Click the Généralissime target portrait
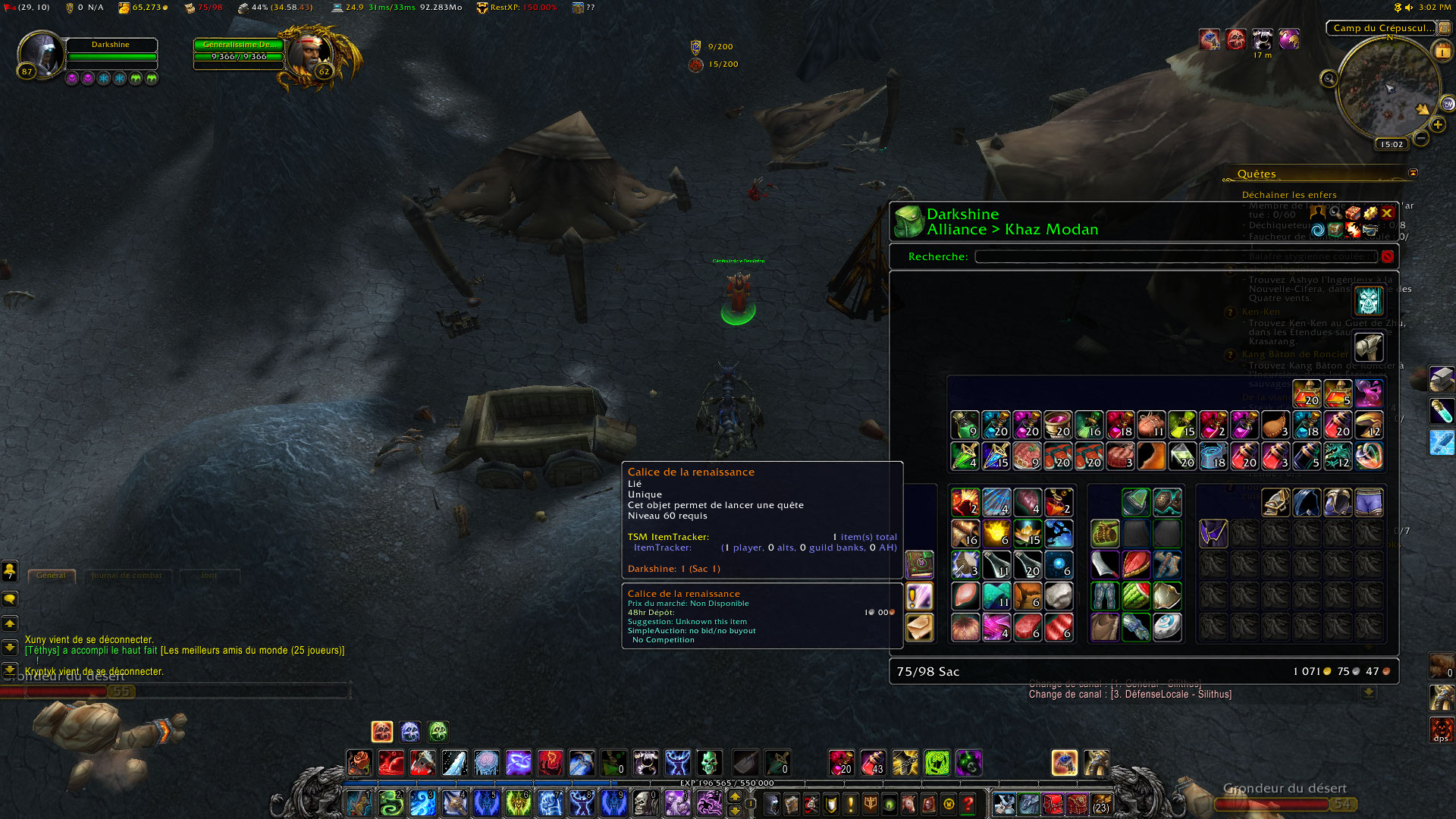Screen dimensions: 1456x819 click(312, 53)
